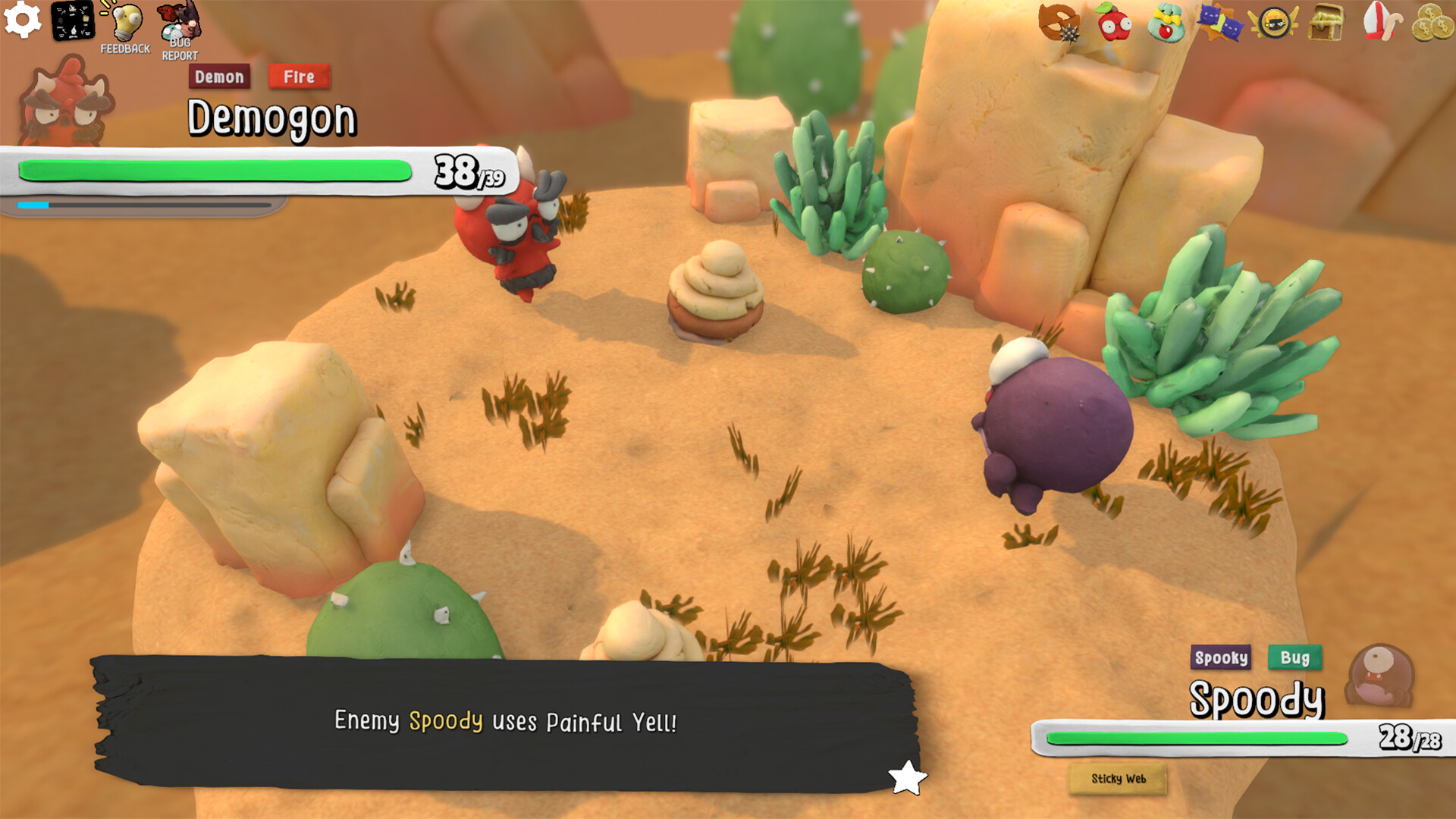Click the Fire type tag

coord(299,77)
